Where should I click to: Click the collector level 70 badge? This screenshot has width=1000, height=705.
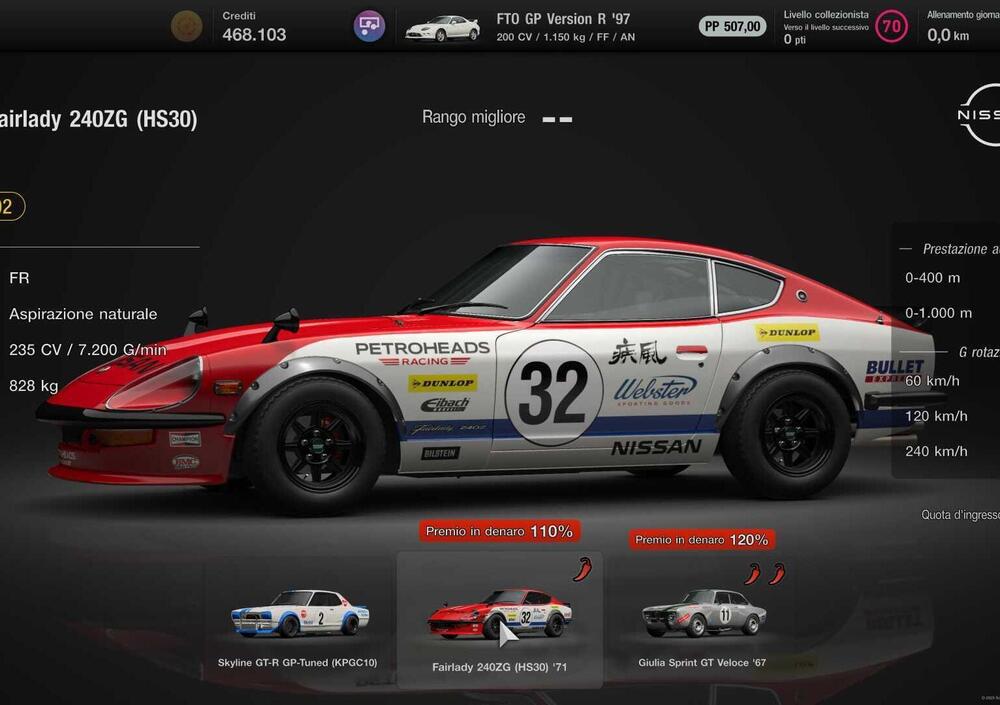point(891,26)
